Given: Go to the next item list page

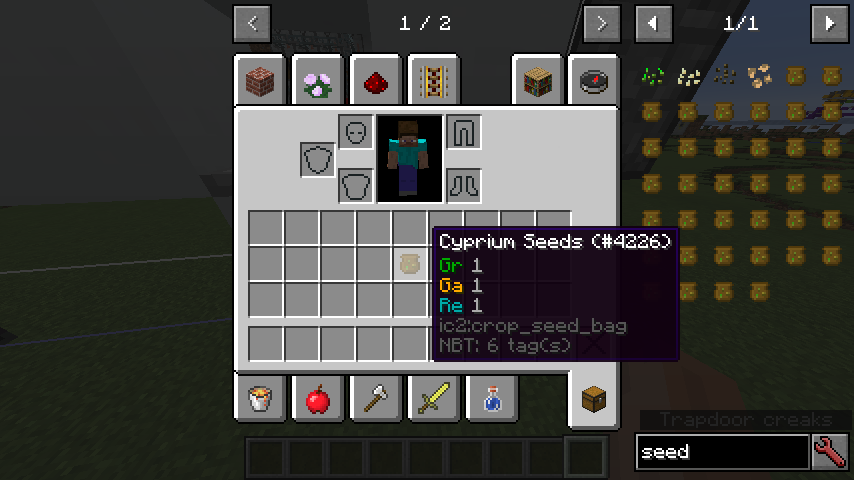Looking at the screenshot, I should 829,23.
